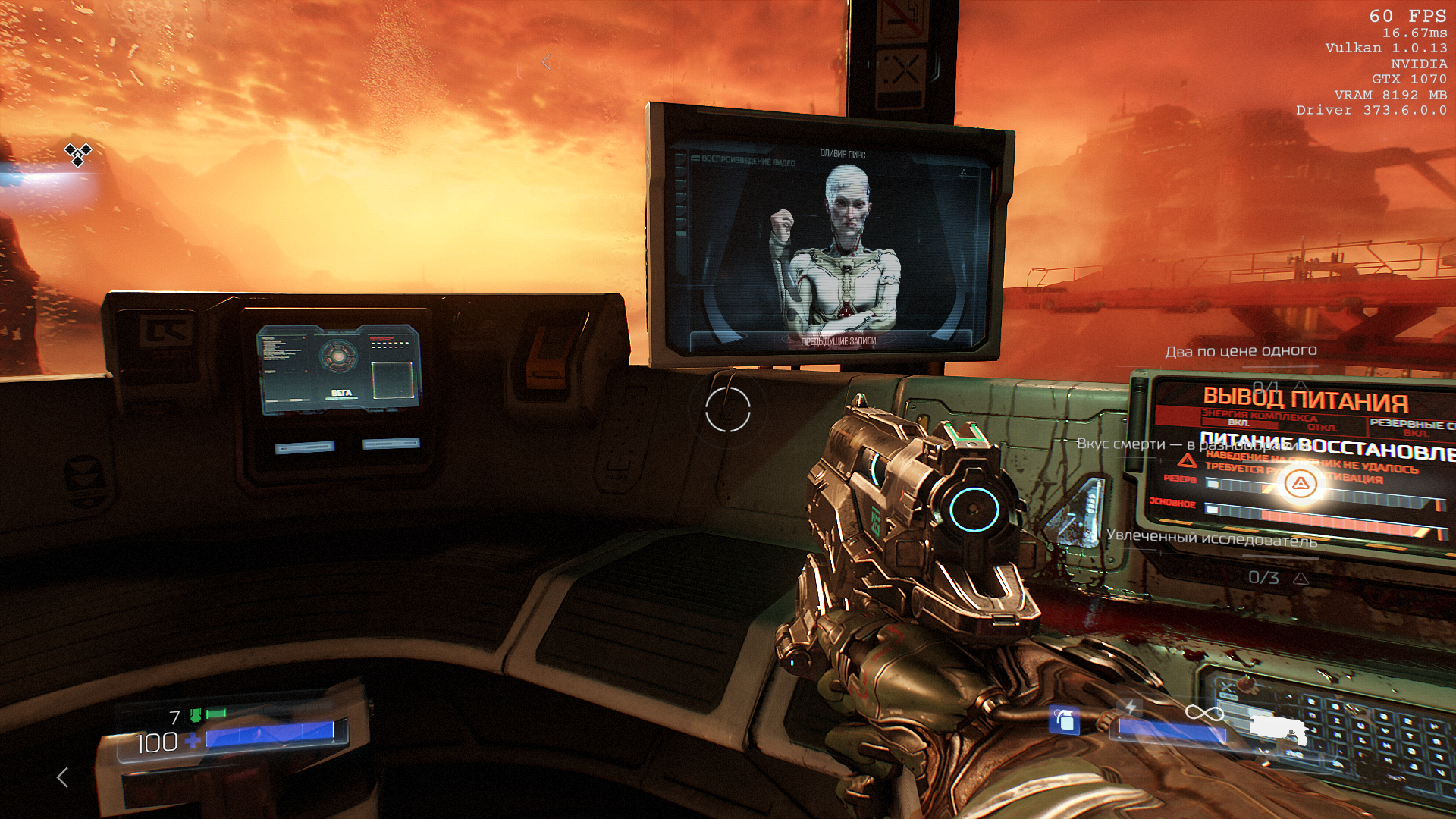Viewport: 1456px width, 819px height.
Task: Click the white pistol weapon icon
Action: 1279,729
